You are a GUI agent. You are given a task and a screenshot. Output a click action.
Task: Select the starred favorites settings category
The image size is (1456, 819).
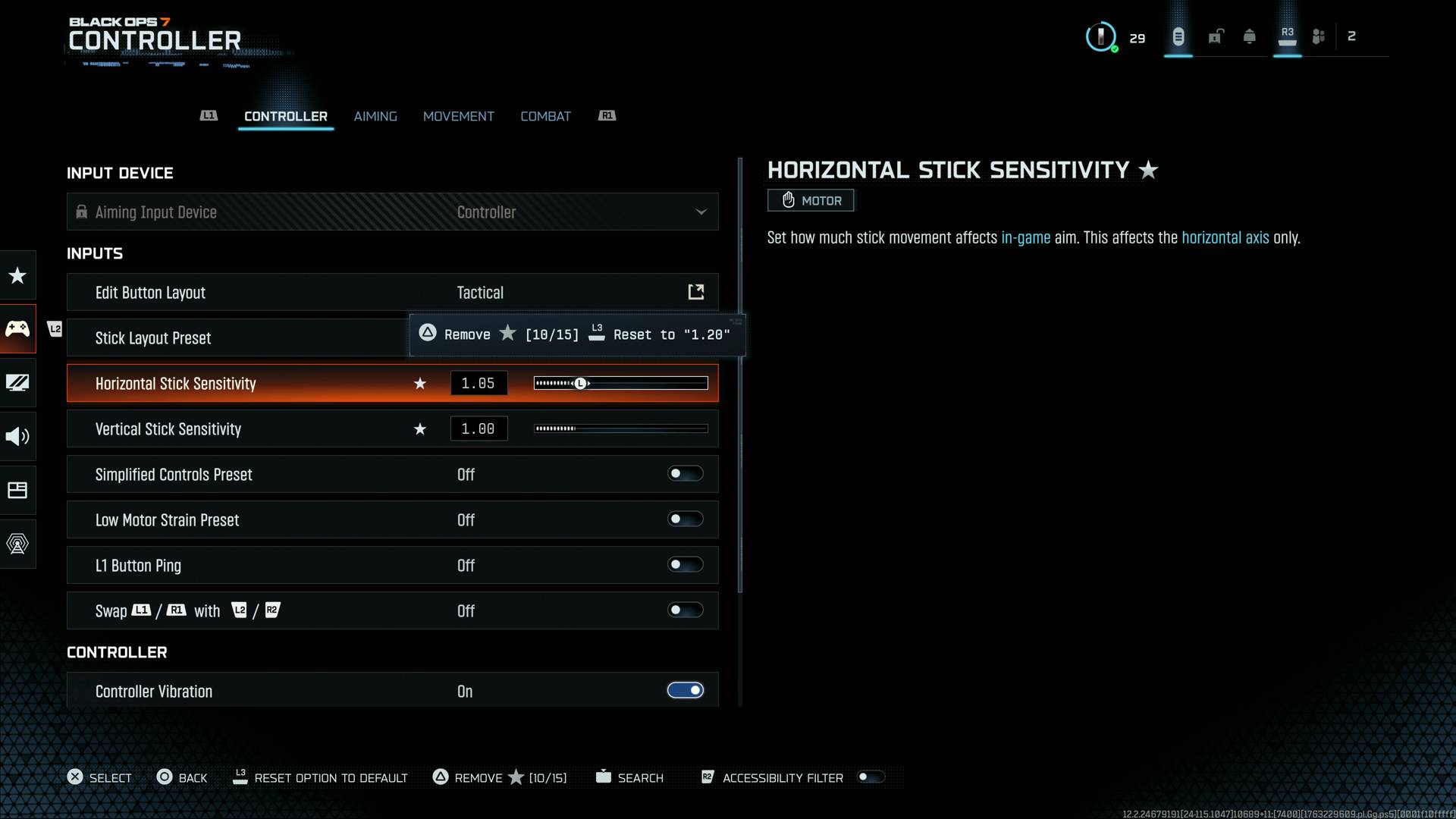[17, 275]
